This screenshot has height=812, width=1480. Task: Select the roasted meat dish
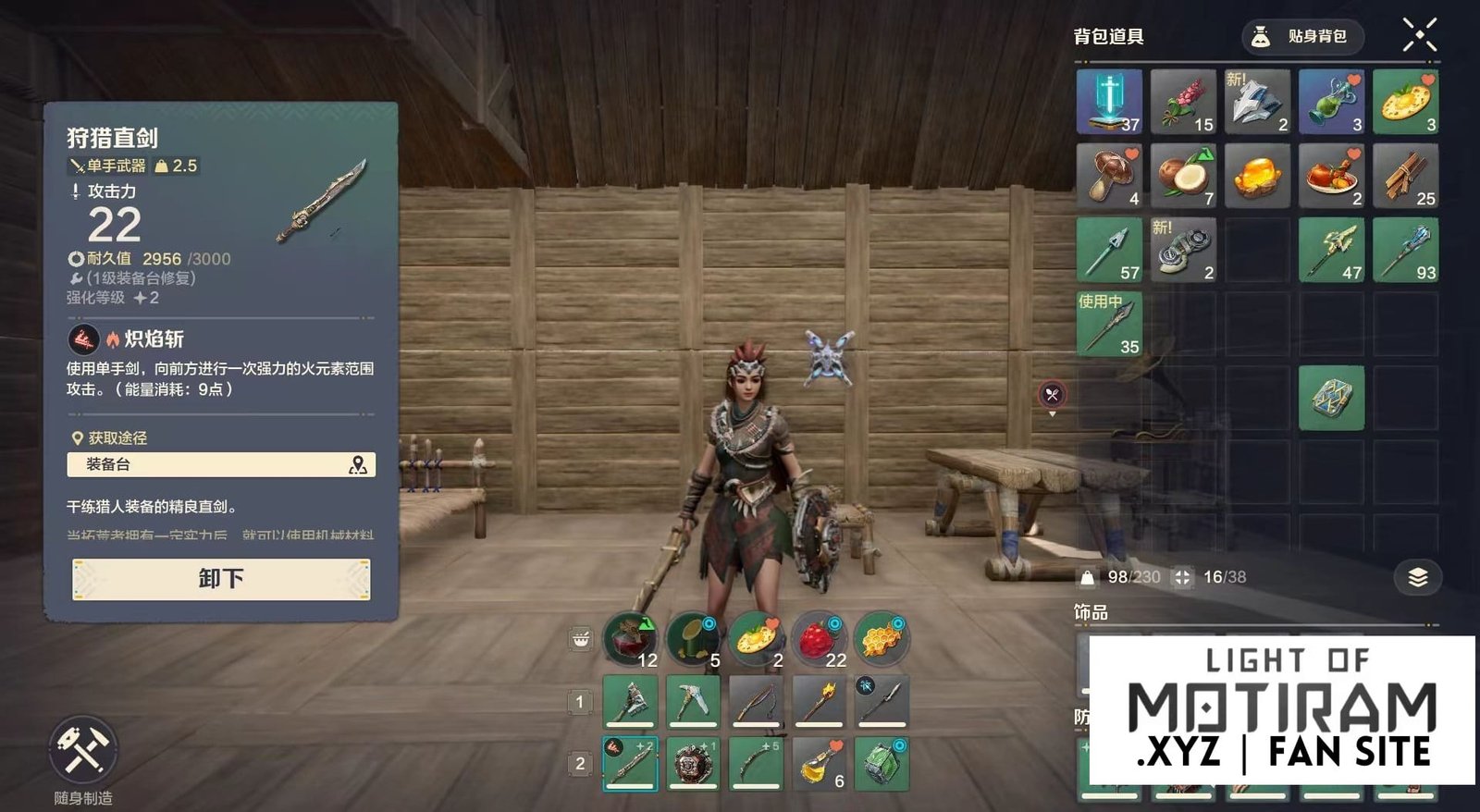click(x=1331, y=175)
